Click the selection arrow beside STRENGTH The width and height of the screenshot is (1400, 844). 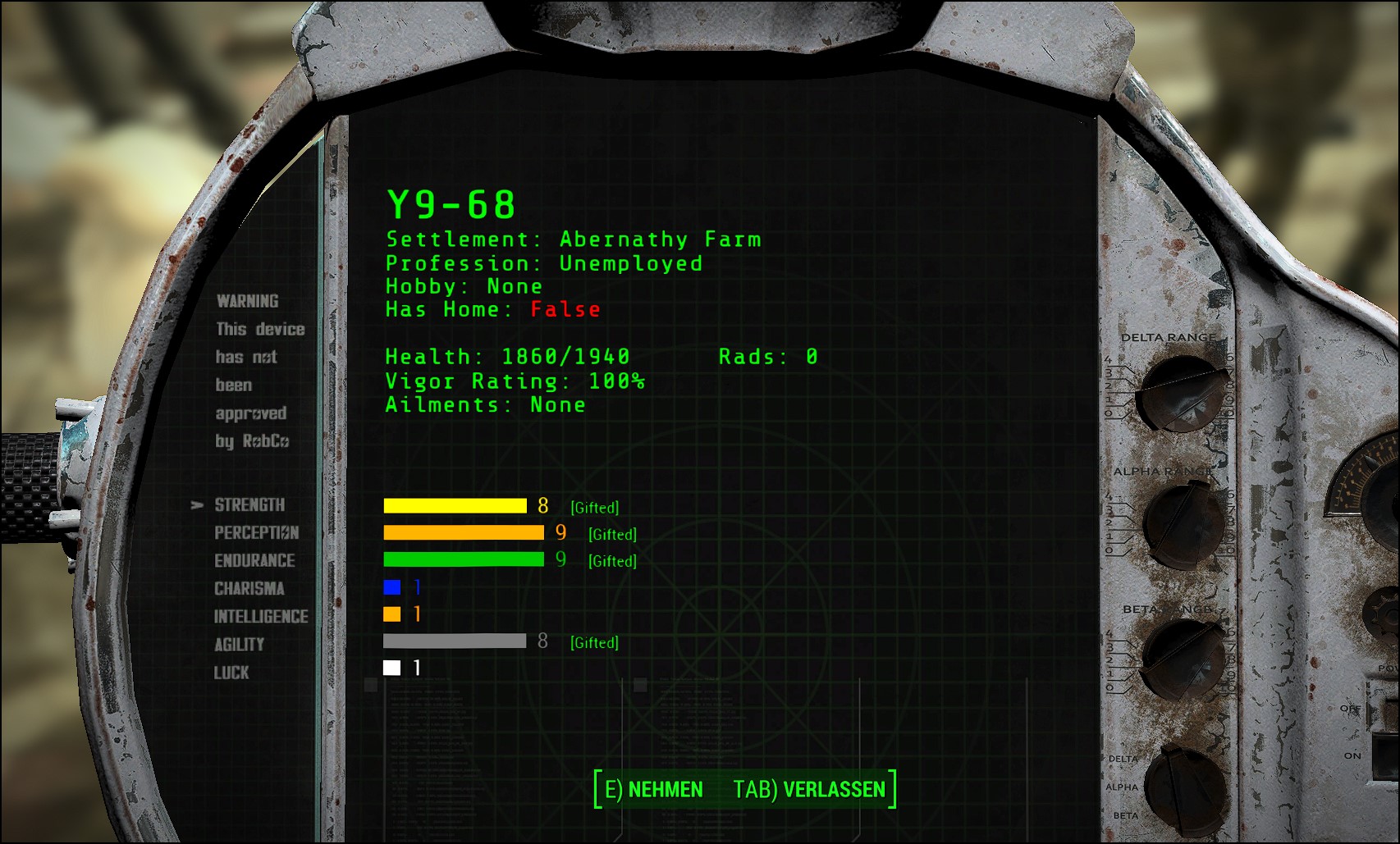coord(195,505)
